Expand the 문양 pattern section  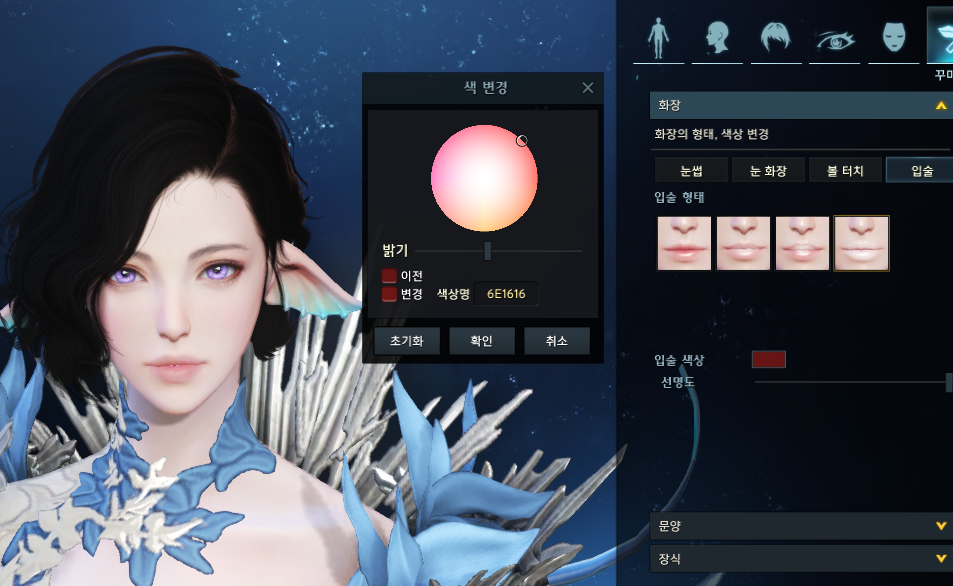point(940,526)
